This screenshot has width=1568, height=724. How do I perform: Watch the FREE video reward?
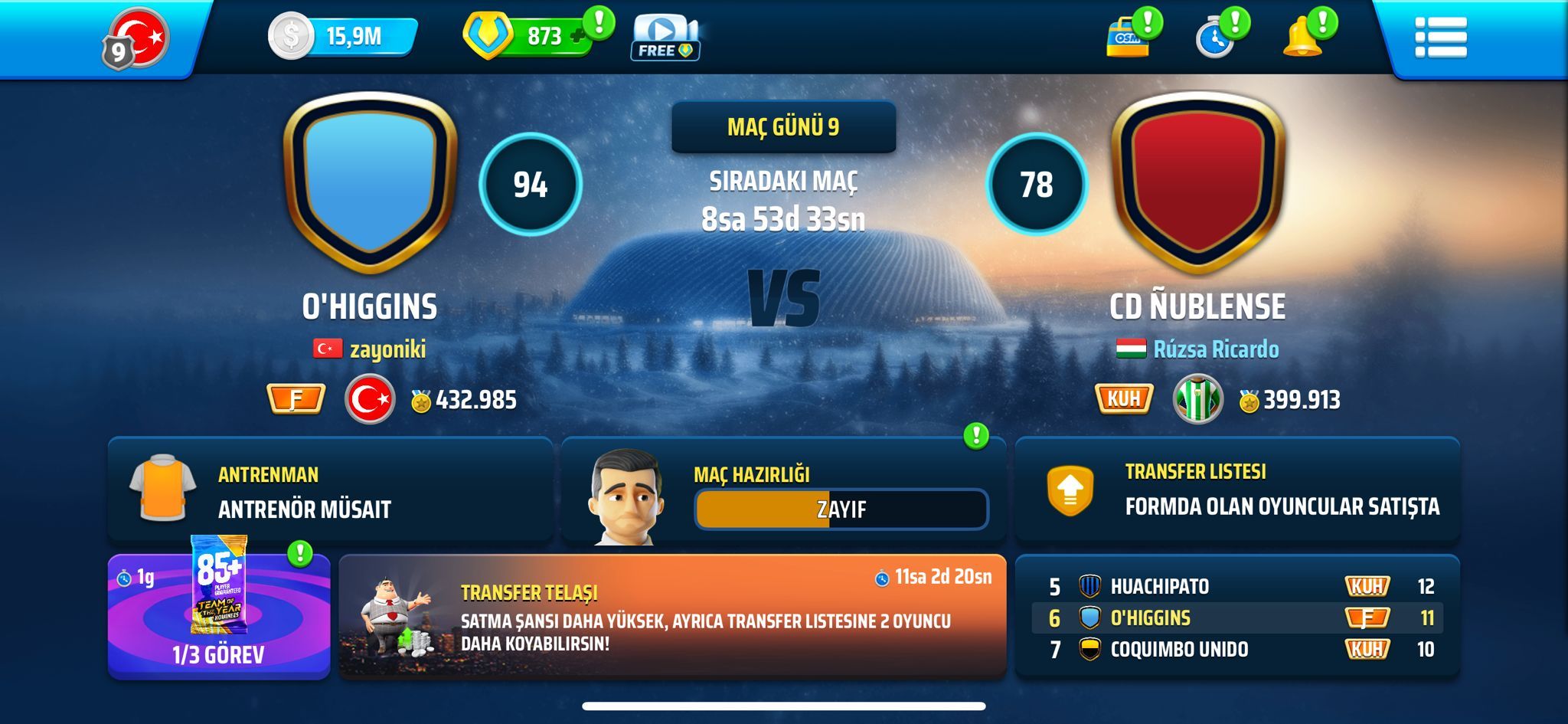click(665, 38)
